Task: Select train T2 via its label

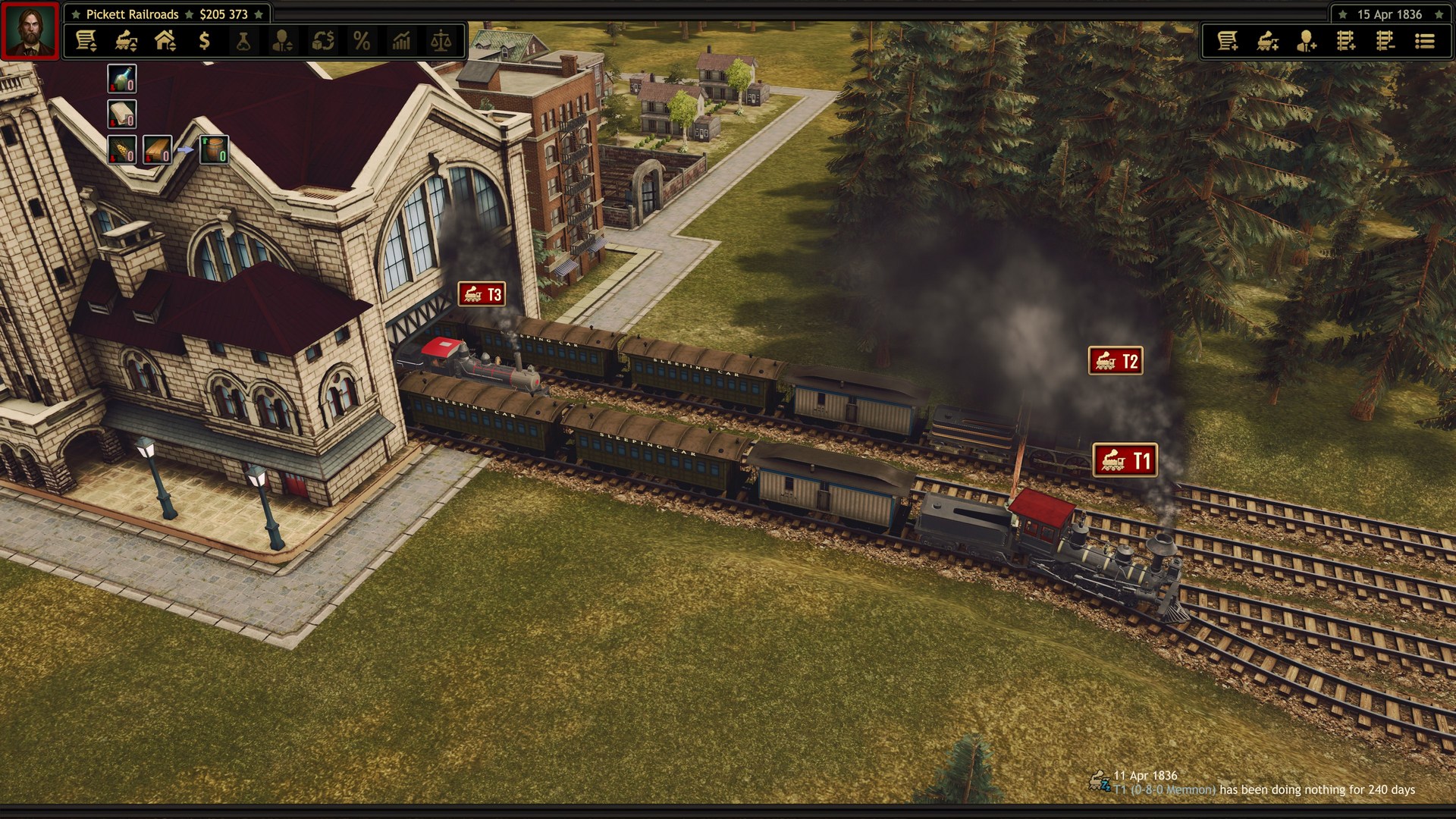Action: (1115, 361)
